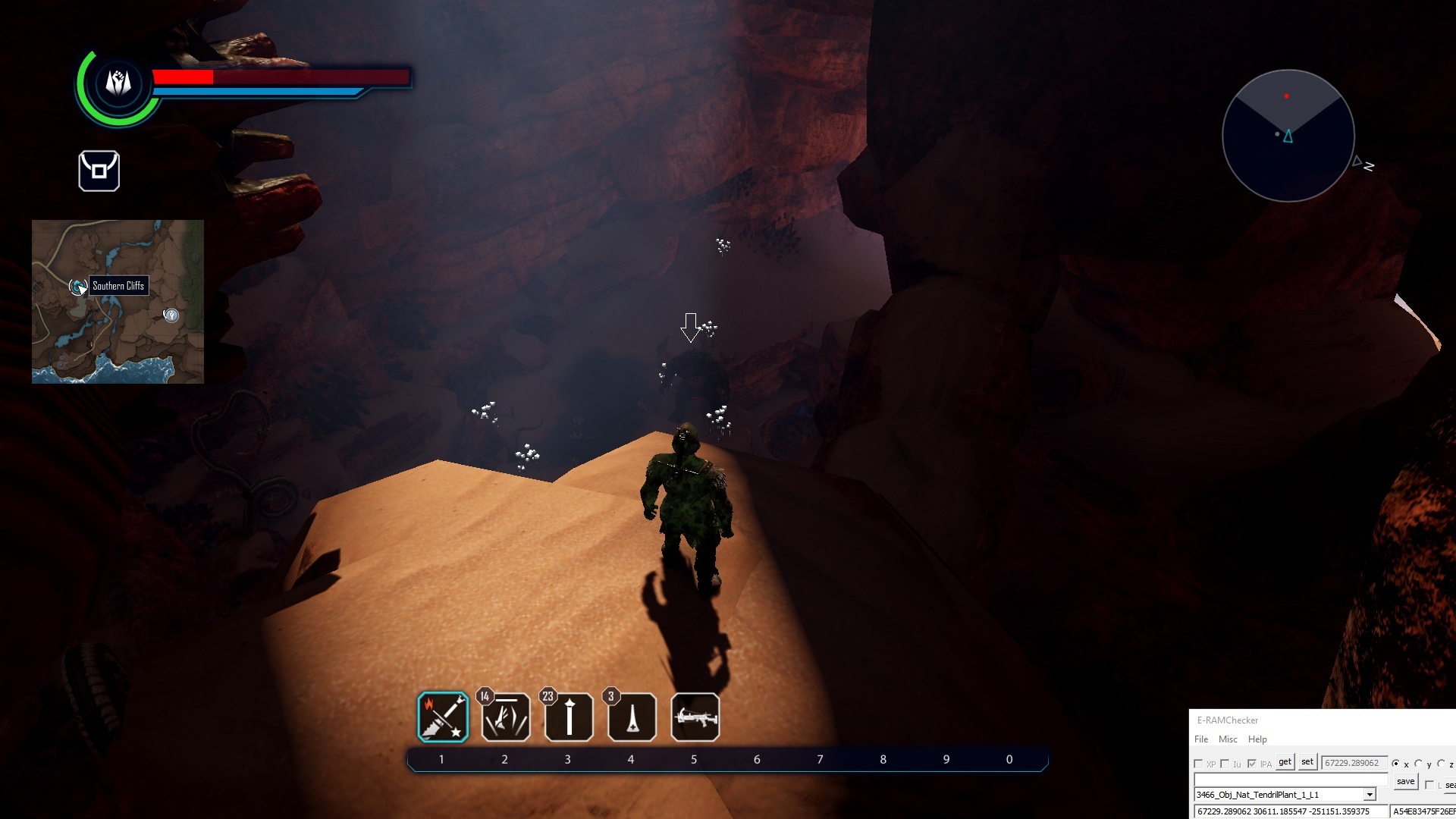Select the grey figure marker on the map
Viewport: 1456px width, 819px height.
(171, 315)
